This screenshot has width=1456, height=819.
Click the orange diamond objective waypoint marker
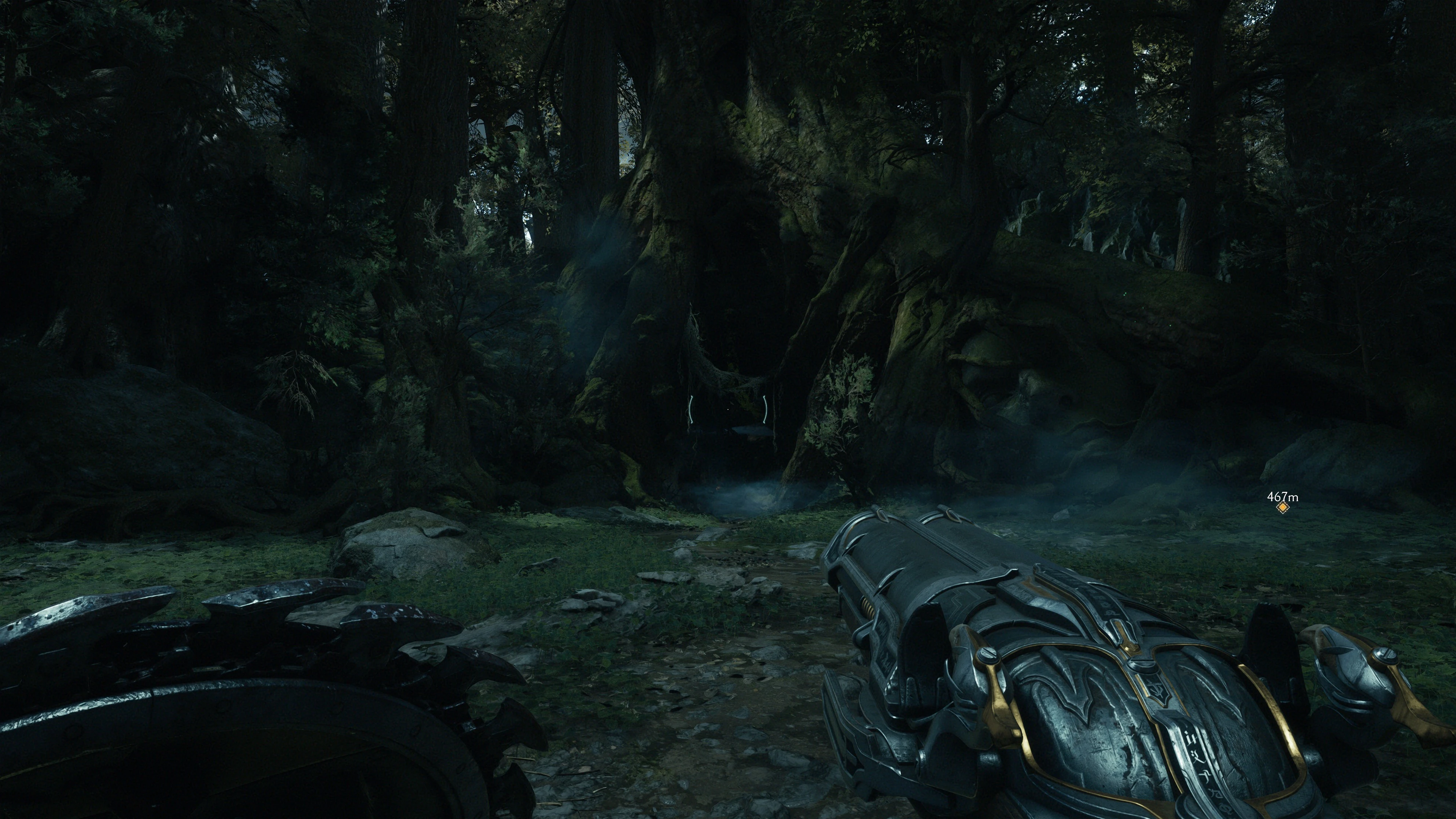(1282, 508)
